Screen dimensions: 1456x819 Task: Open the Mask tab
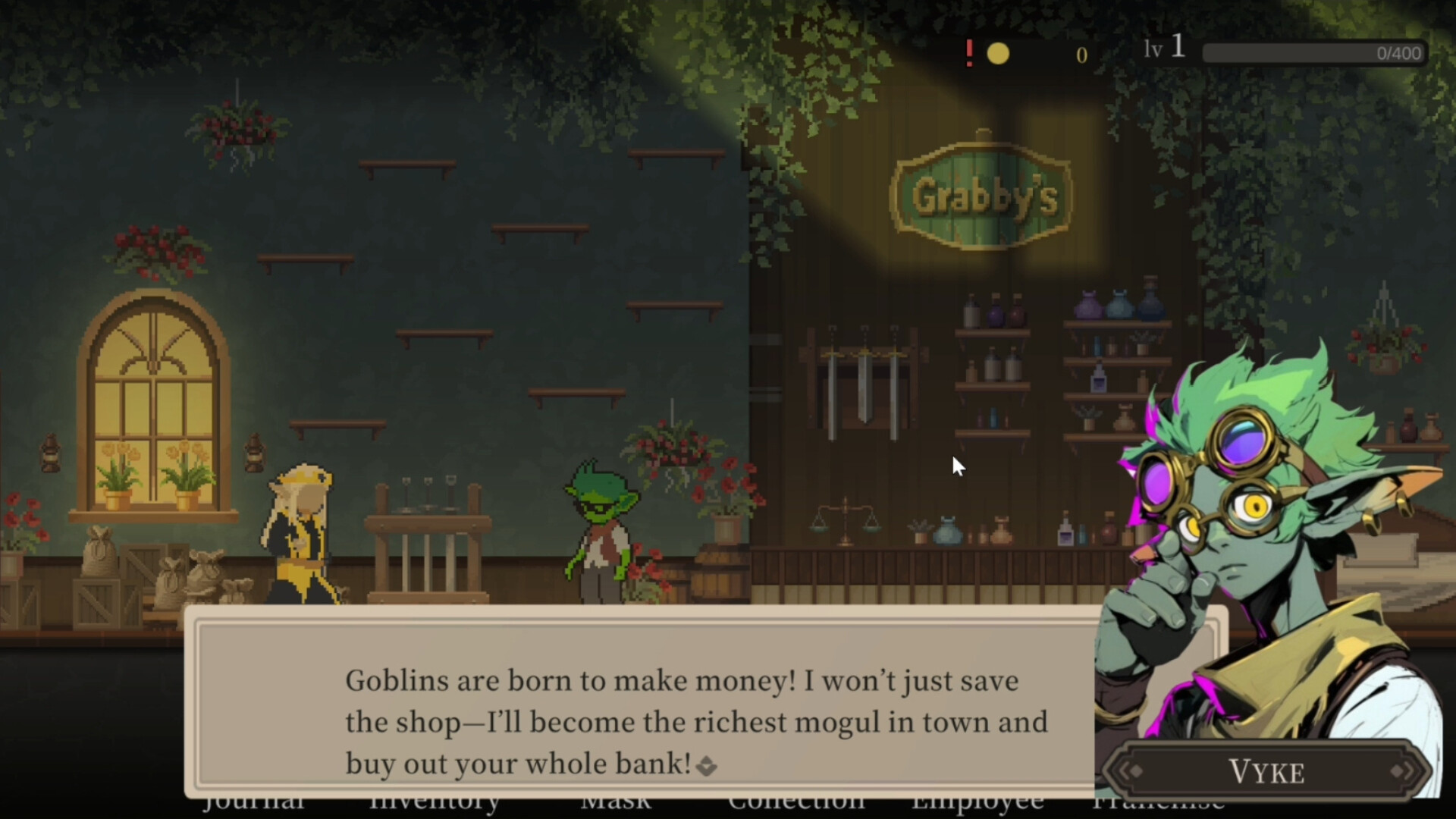616,802
